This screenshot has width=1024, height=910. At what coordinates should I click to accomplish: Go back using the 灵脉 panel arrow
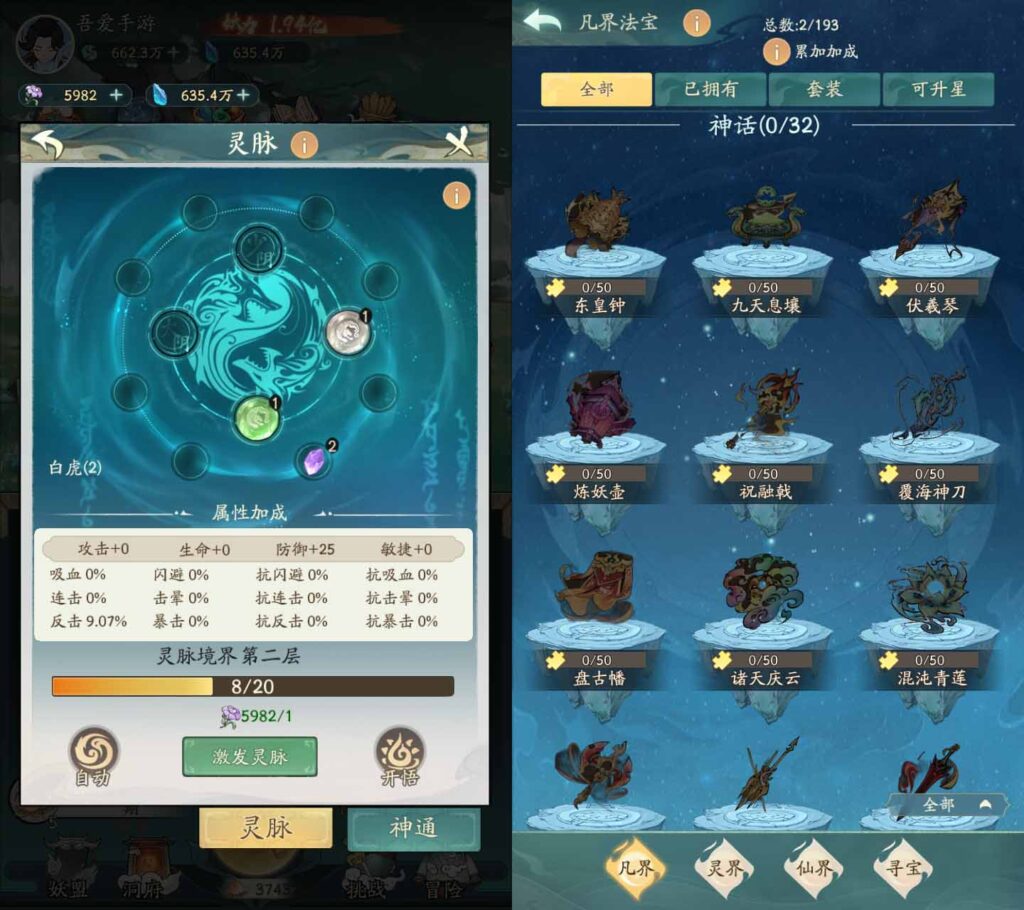point(47,144)
